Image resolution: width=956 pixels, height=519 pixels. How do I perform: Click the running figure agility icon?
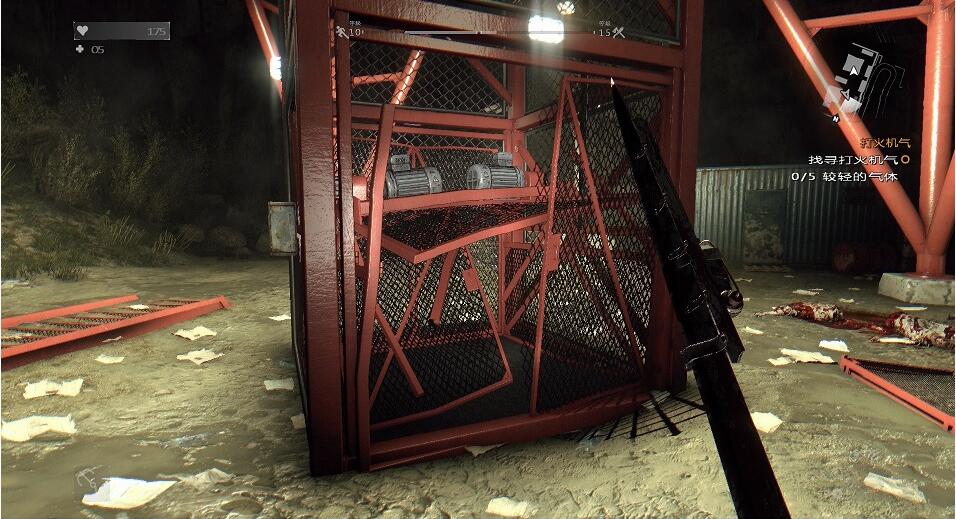(341, 32)
